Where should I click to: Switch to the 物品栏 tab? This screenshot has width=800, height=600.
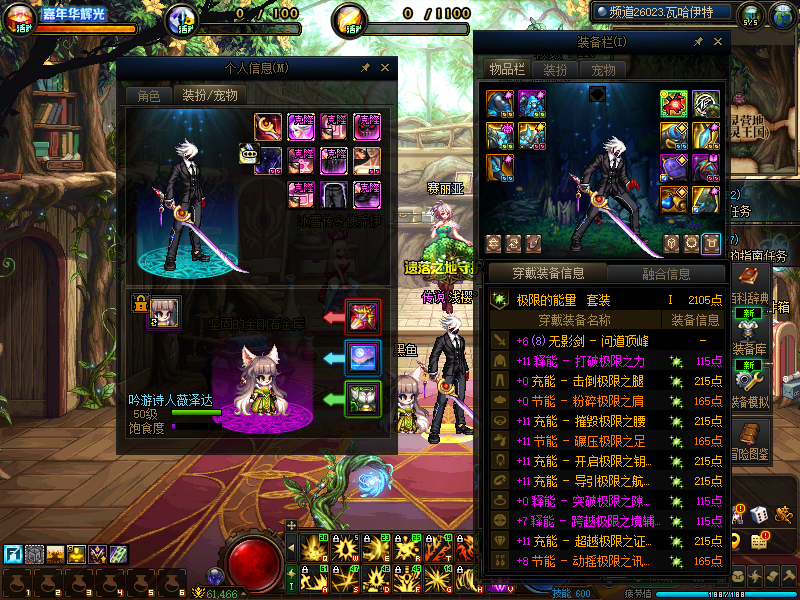click(x=507, y=69)
